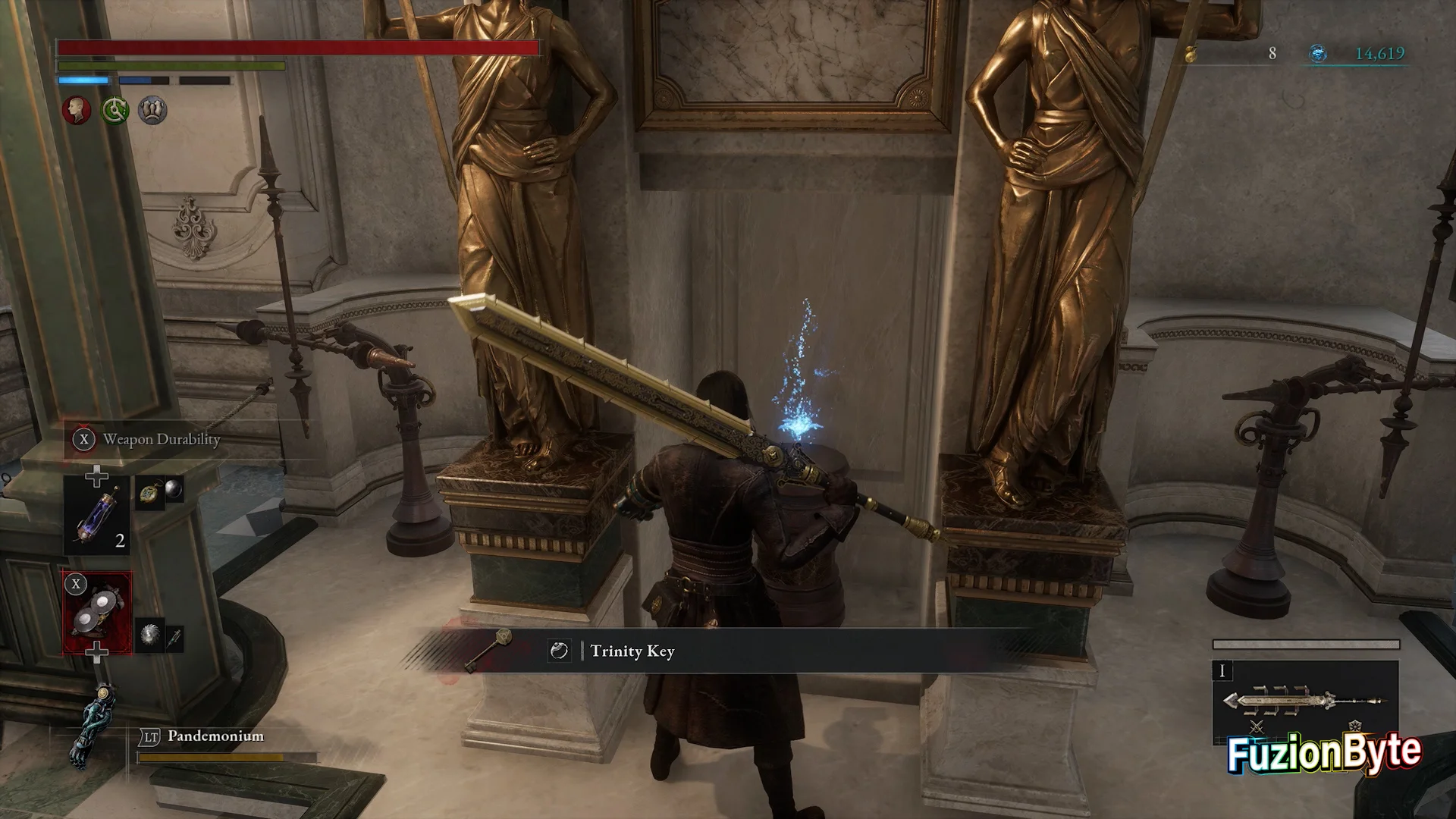Click the blue Ergo currency icon

point(1318,53)
